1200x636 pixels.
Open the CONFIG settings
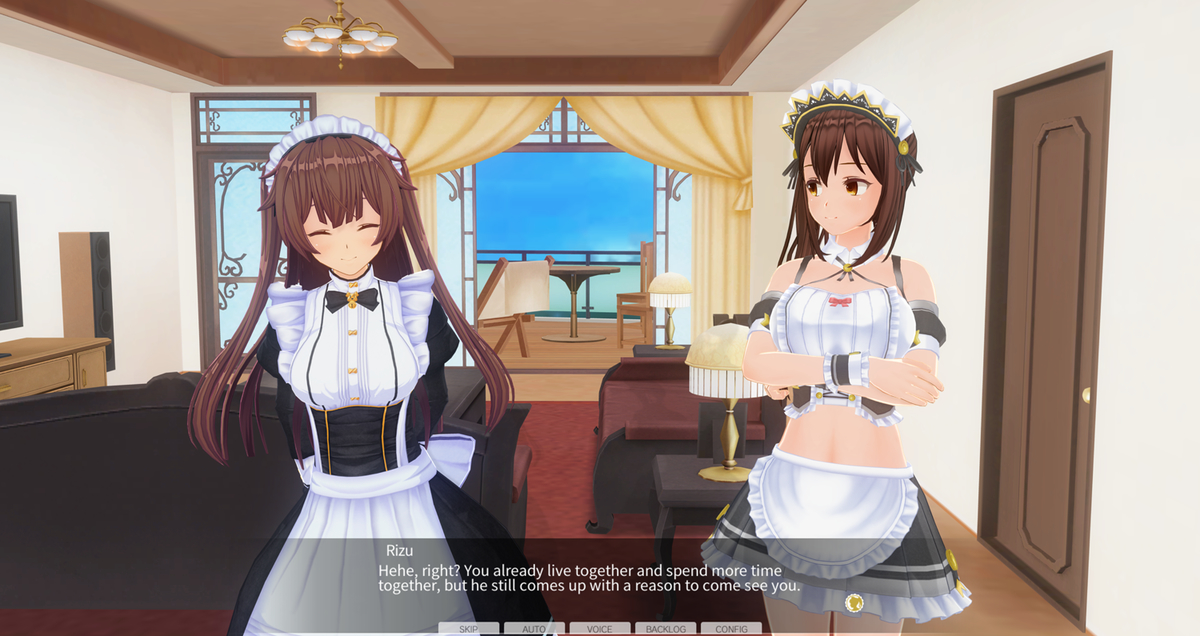[731, 629]
